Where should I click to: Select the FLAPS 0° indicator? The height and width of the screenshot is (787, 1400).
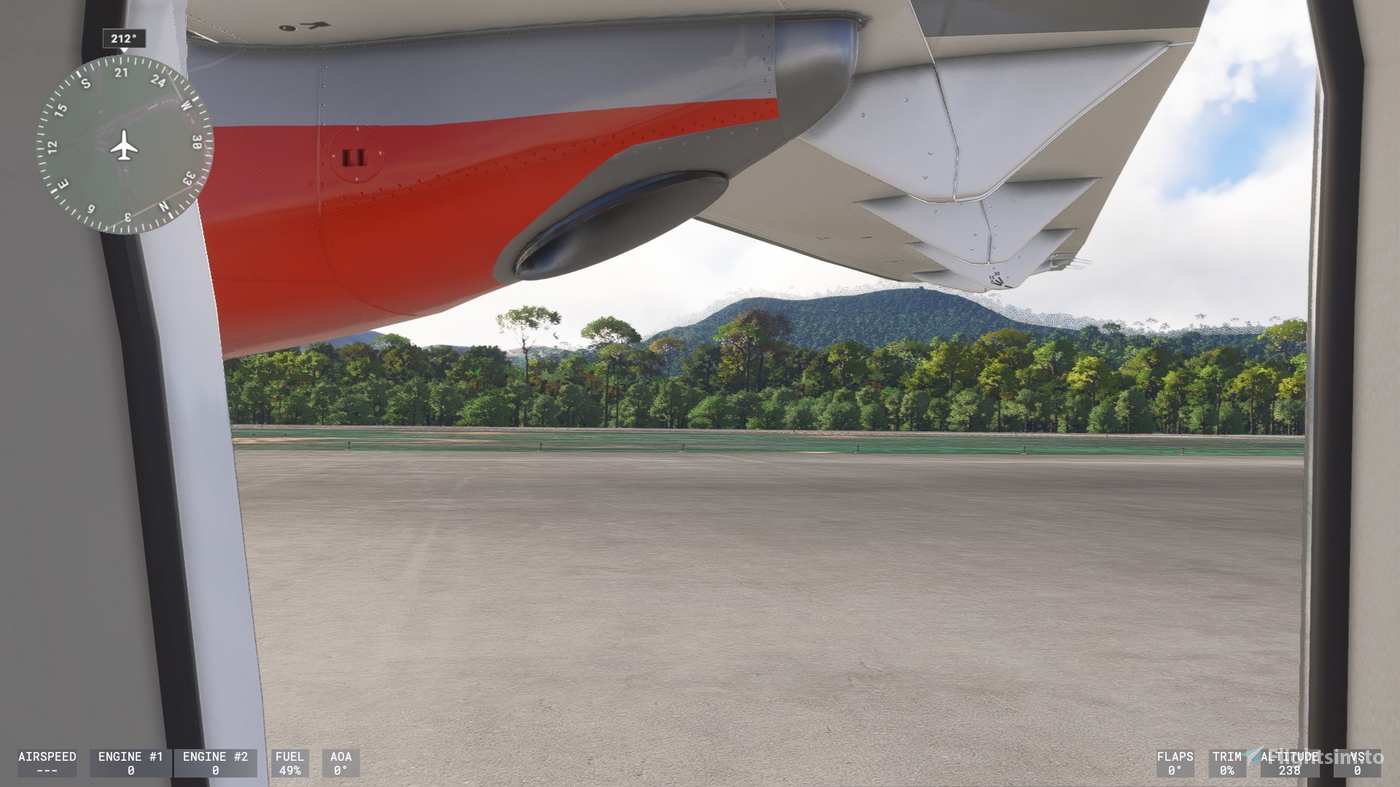(1175, 764)
